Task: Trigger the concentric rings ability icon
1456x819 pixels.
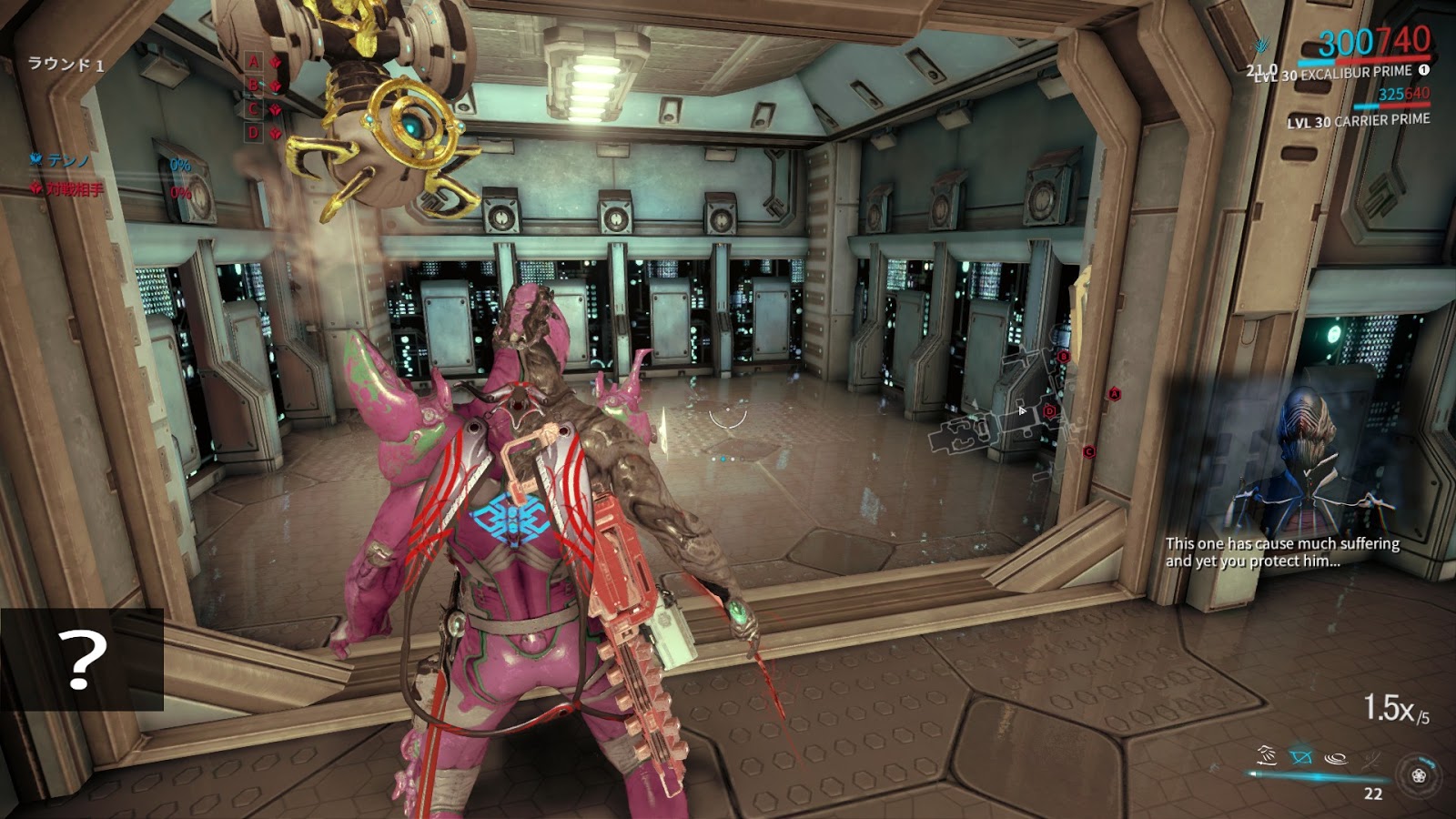Action: tap(1336, 756)
